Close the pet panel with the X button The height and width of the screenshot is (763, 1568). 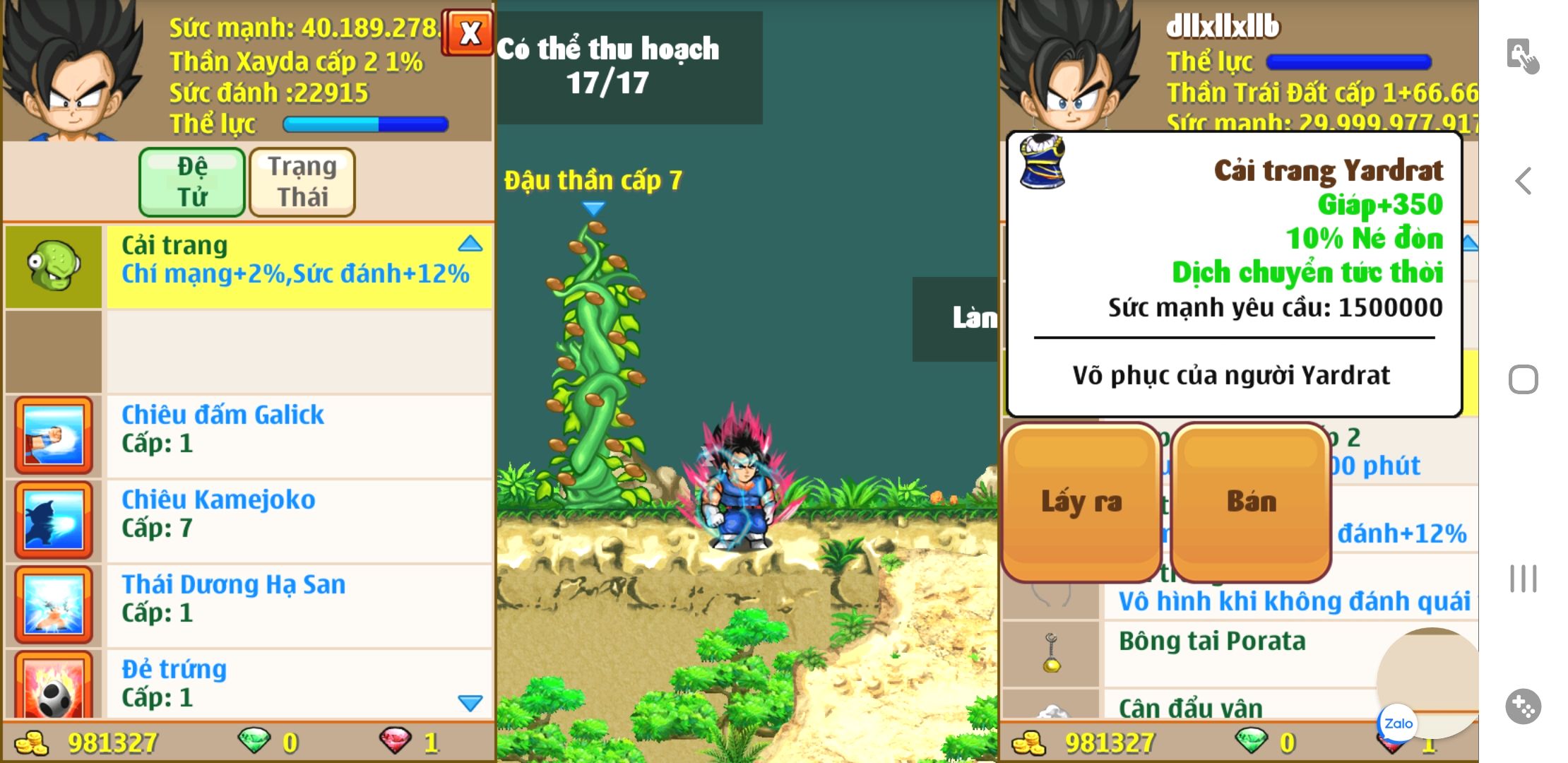(x=468, y=32)
